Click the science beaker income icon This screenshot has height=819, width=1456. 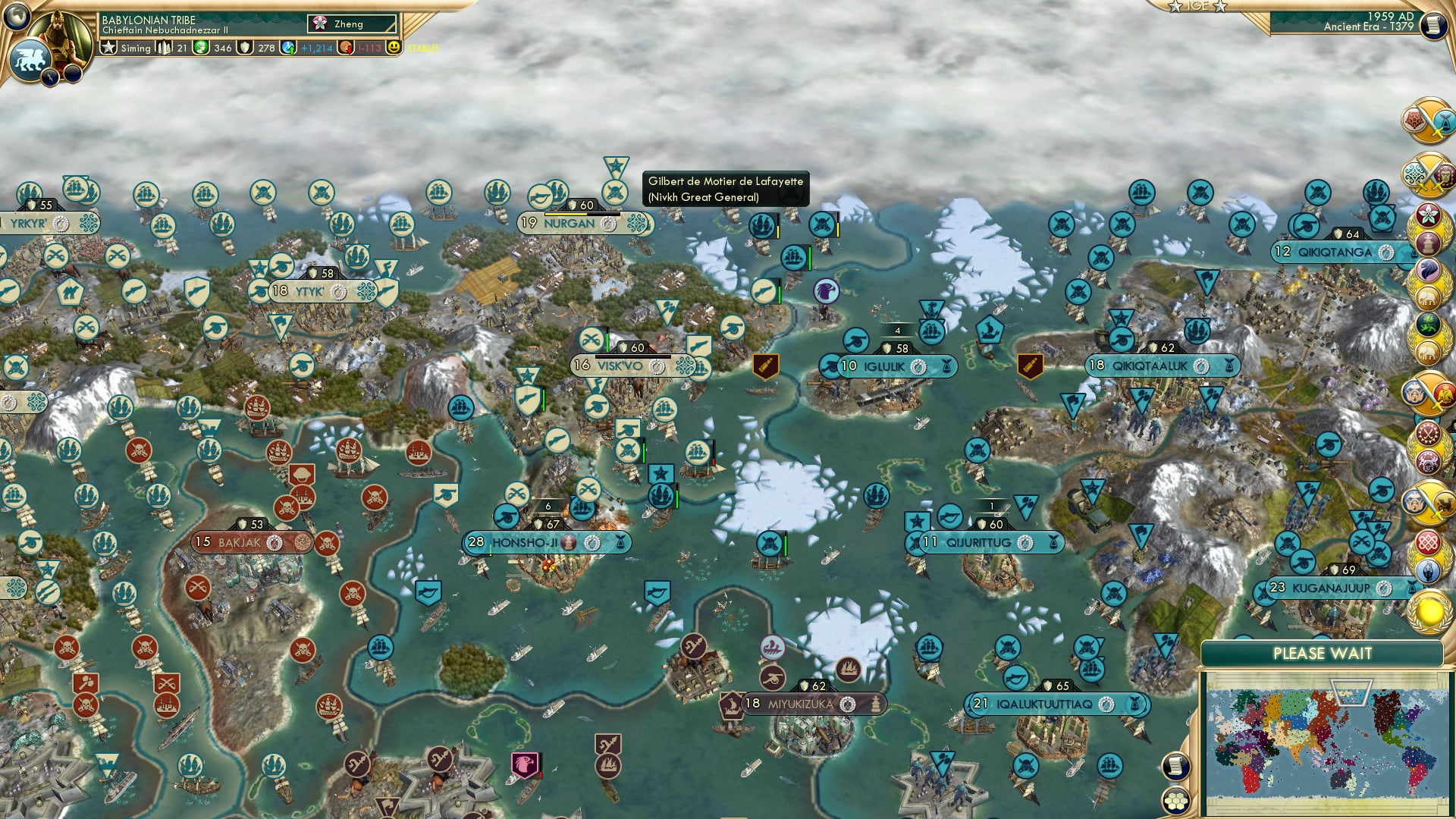point(288,48)
